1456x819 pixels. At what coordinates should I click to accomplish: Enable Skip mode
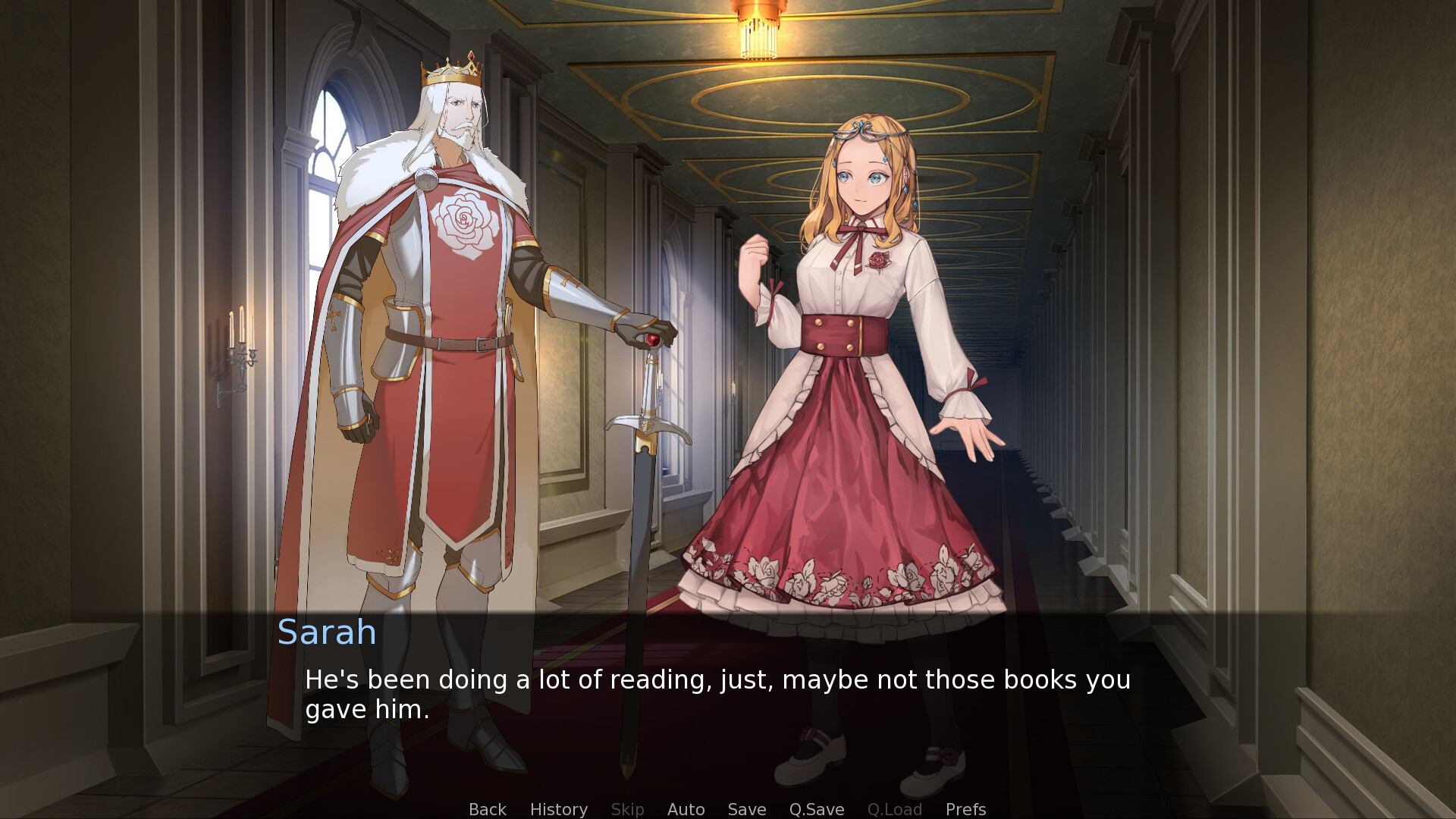pos(627,809)
